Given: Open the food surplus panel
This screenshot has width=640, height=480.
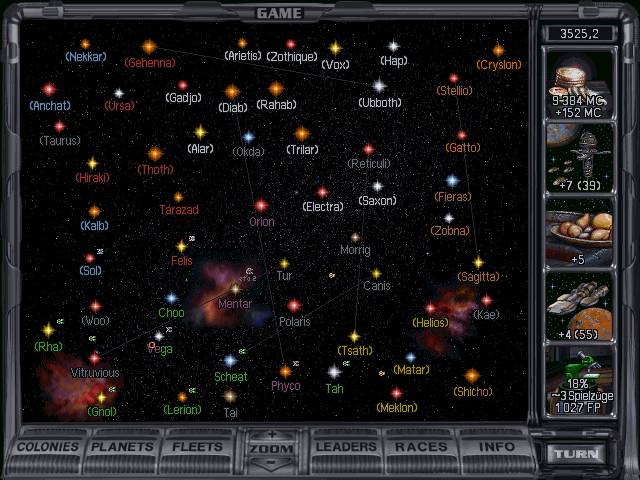Looking at the screenshot, I should pos(588,233).
